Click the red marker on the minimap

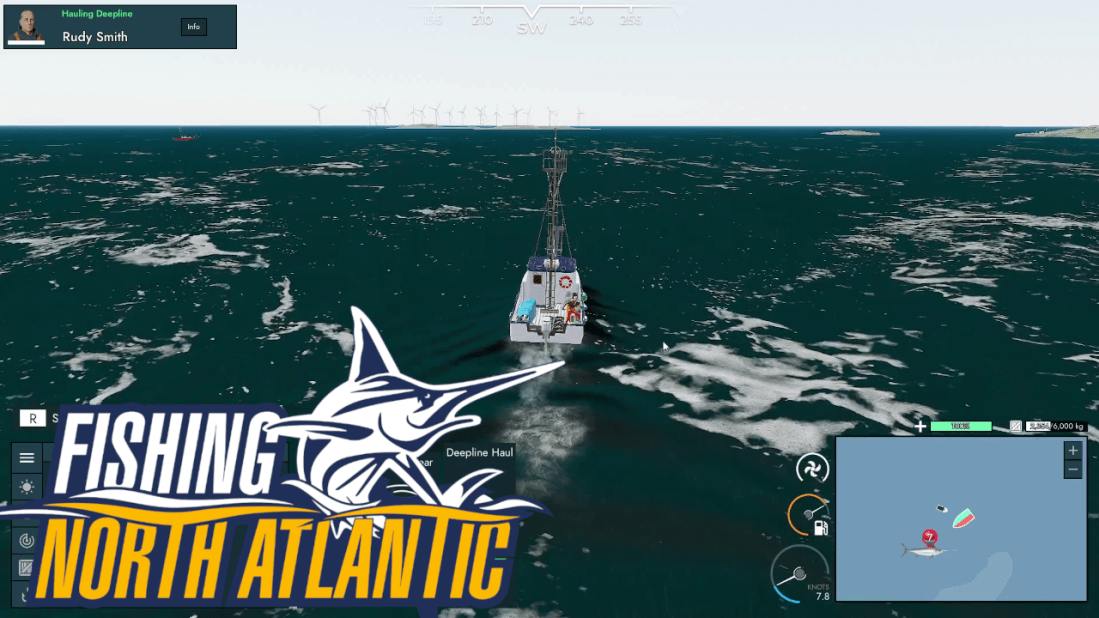(x=929, y=538)
